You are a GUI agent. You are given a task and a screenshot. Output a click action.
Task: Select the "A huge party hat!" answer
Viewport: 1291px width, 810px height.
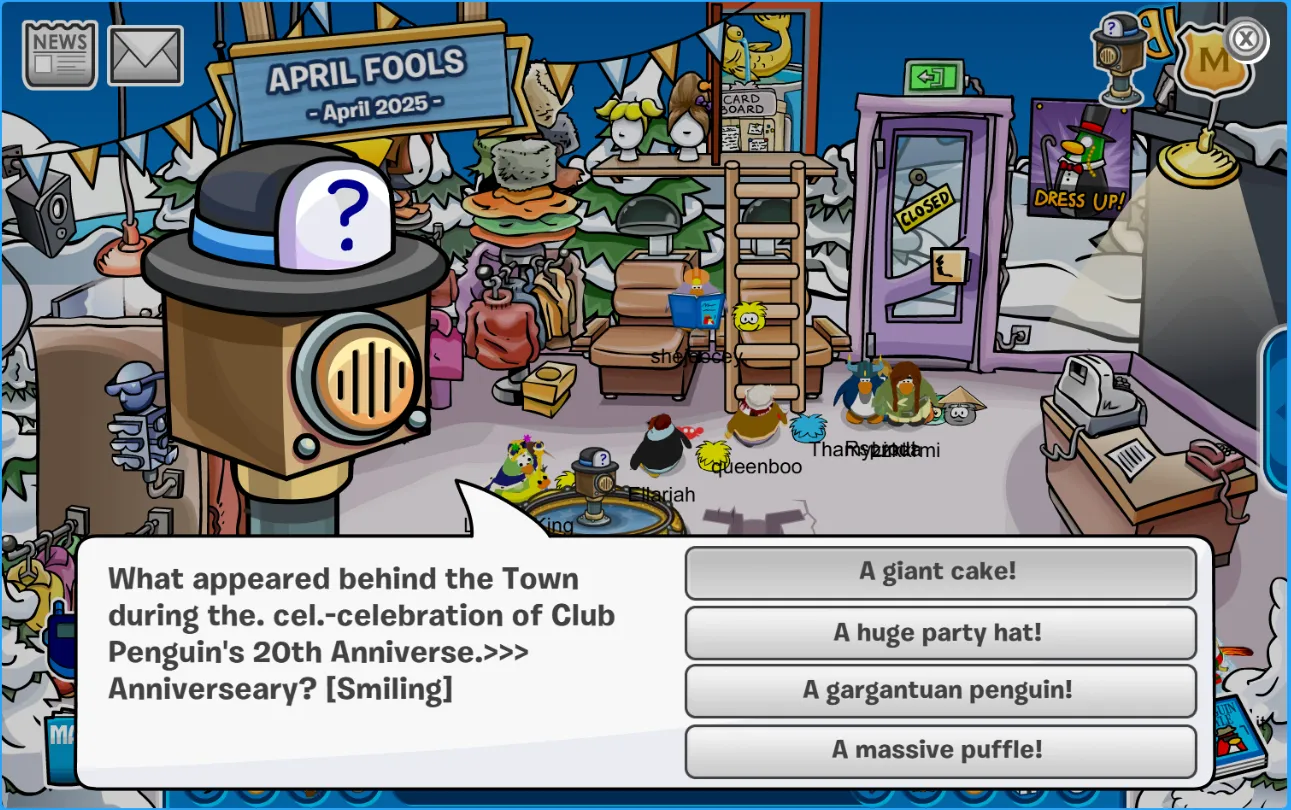pyautogui.click(x=940, y=632)
